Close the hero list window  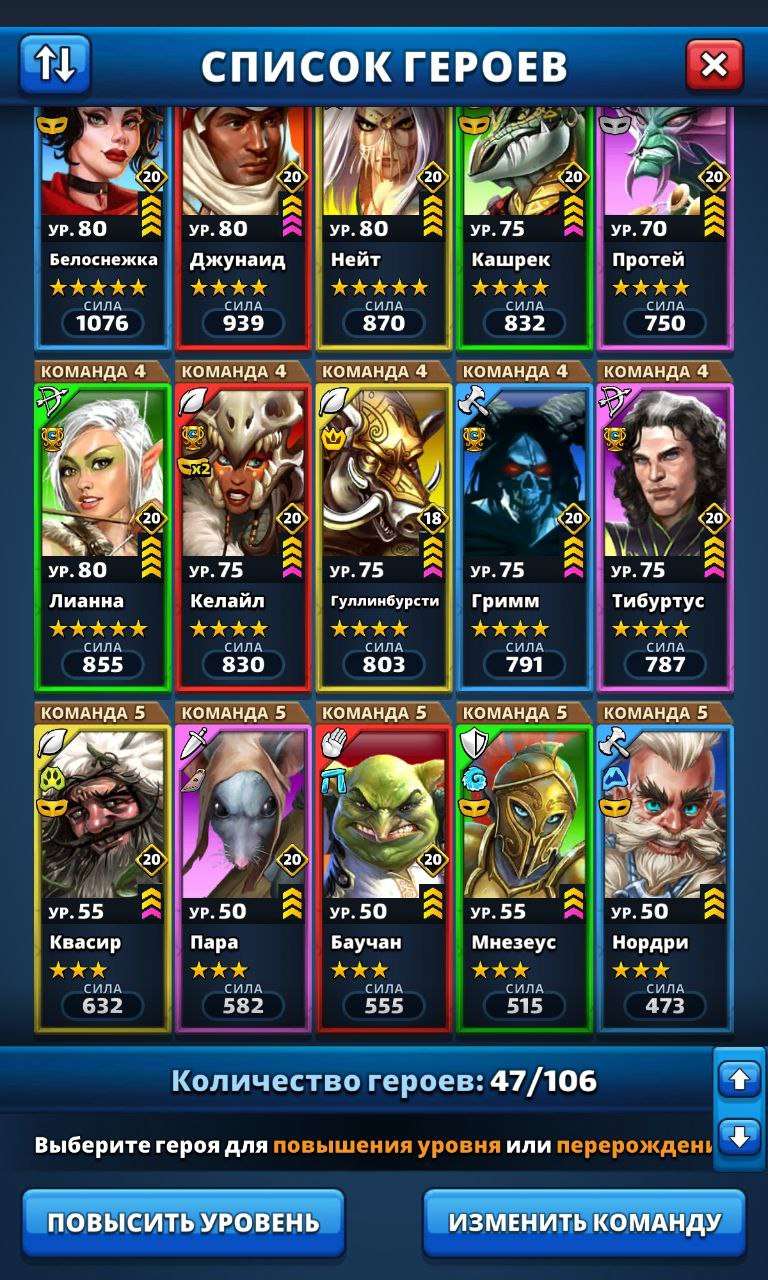tap(714, 65)
